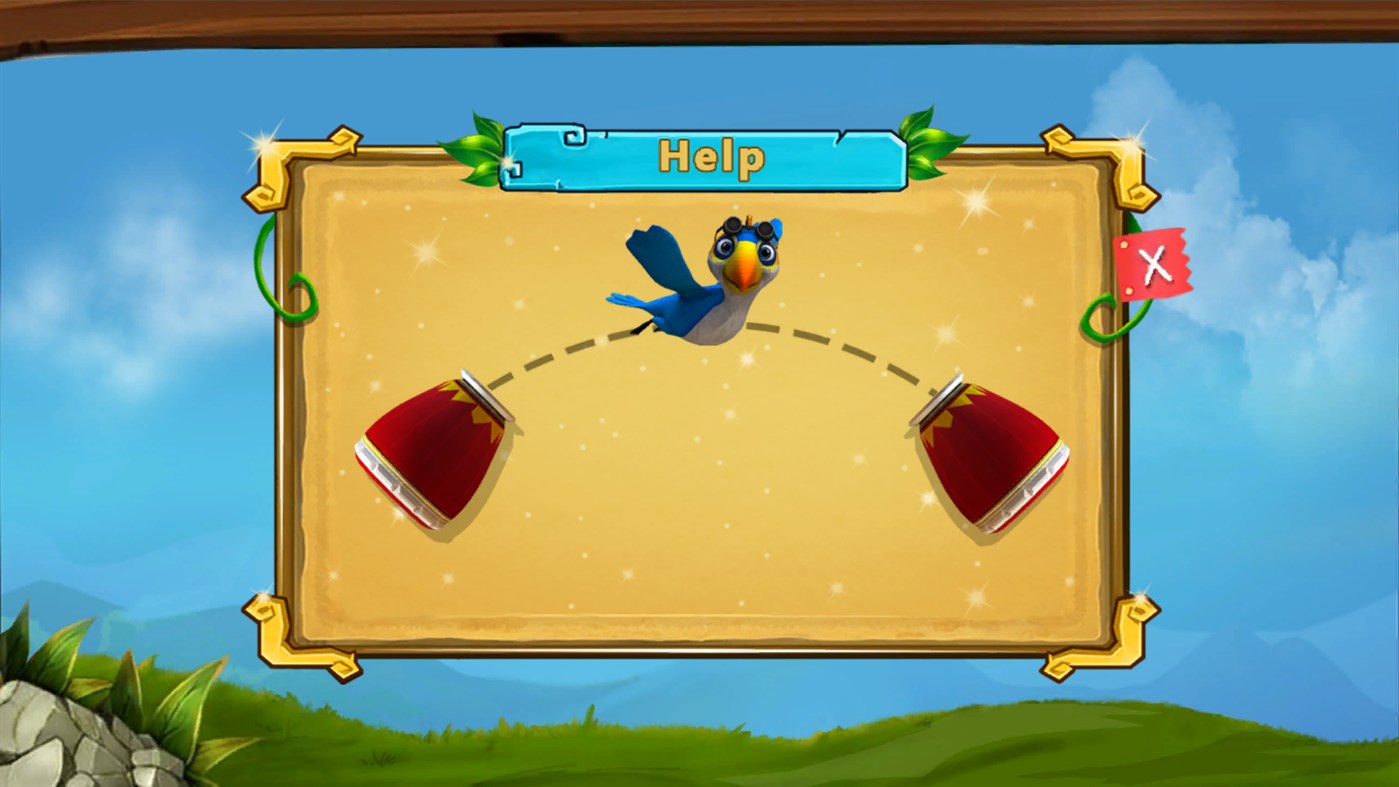Click the red flag with the X
1399x787 pixels.
pos(1155,263)
